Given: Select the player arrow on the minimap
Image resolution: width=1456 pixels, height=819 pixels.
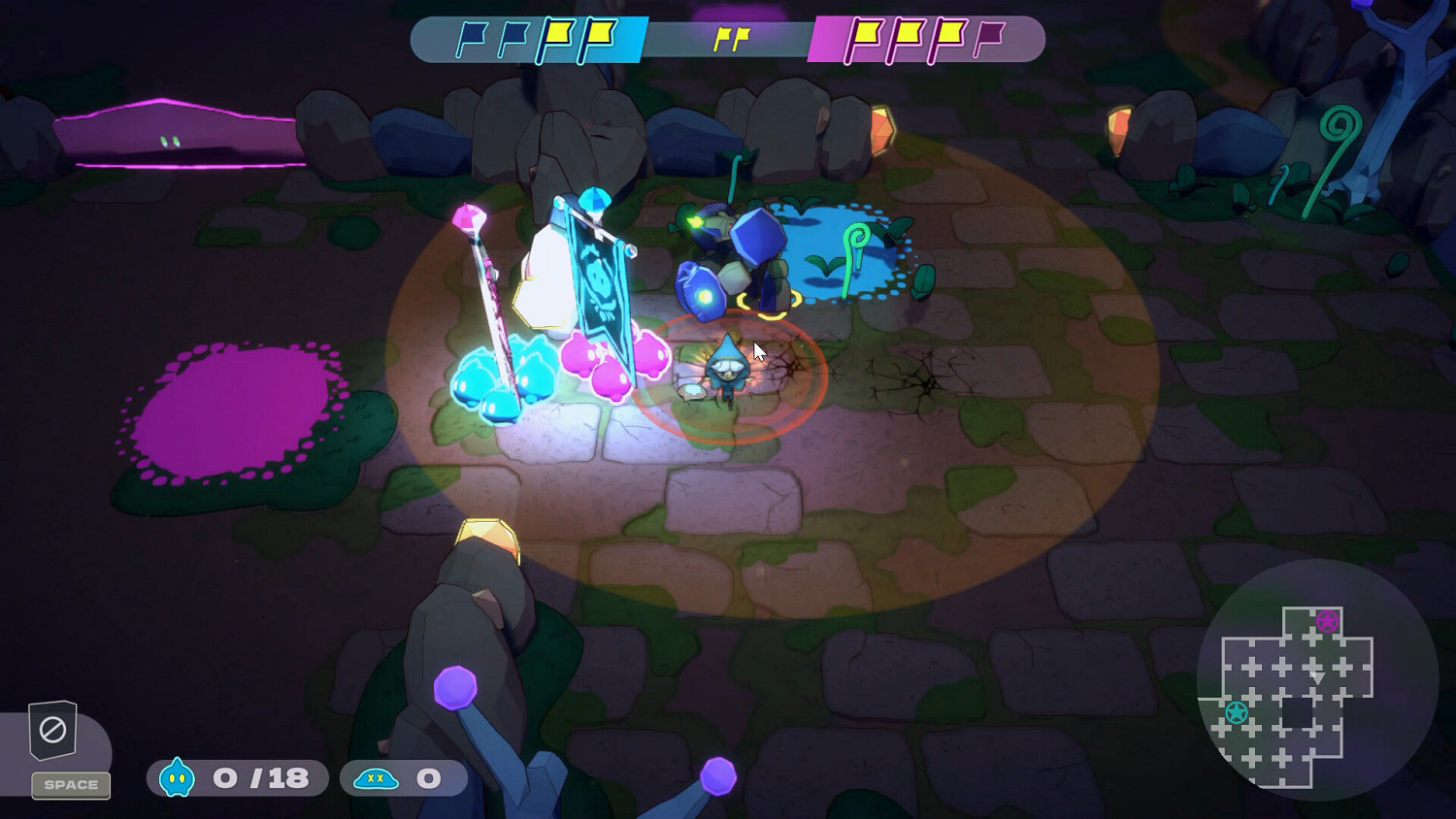Looking at the screenshot, I should [1317, 677].
